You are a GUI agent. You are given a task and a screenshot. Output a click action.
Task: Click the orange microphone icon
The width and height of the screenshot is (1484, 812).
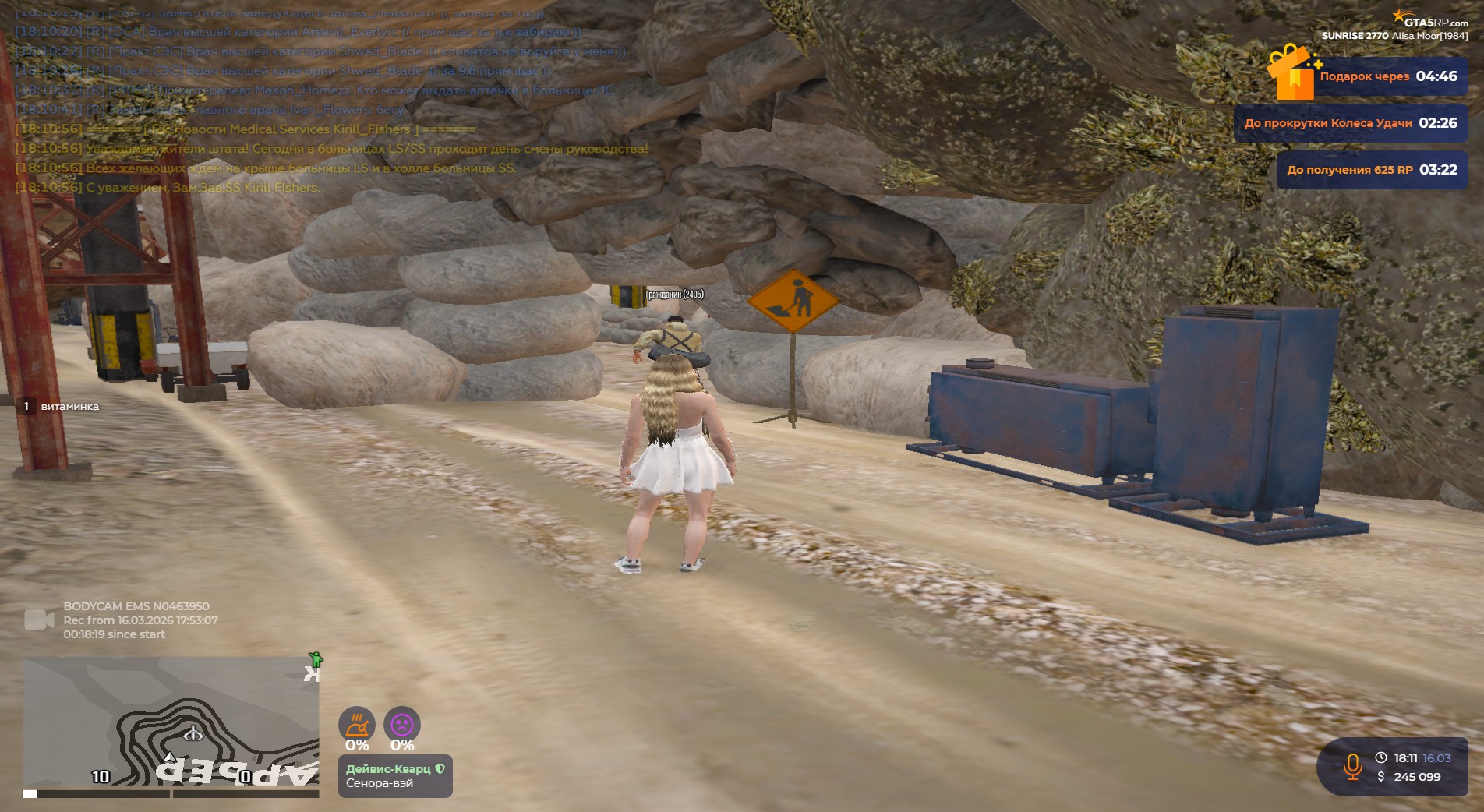coord(1352,767)
